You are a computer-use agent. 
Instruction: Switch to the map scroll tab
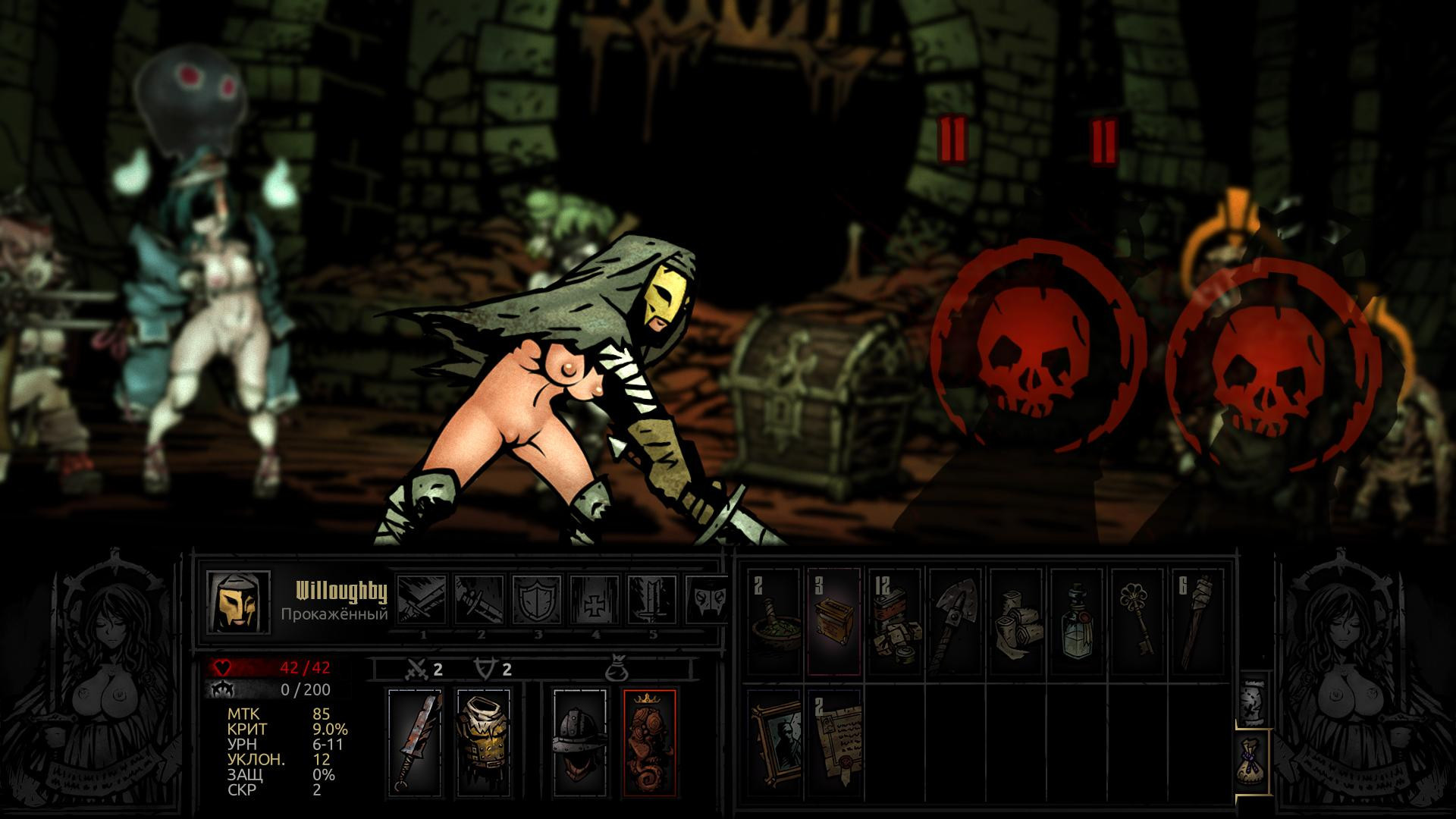[x=1251, y=696]
